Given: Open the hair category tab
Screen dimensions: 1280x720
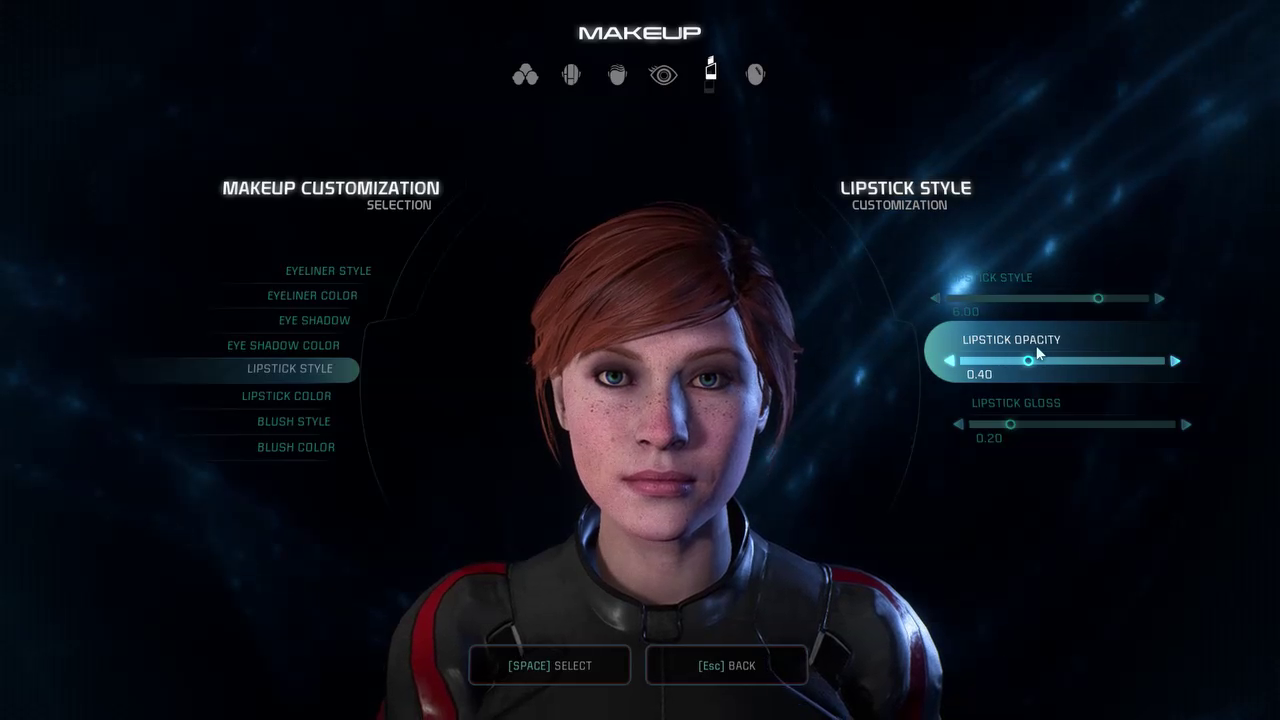Looking at the screenshot, I should (617, 75).
